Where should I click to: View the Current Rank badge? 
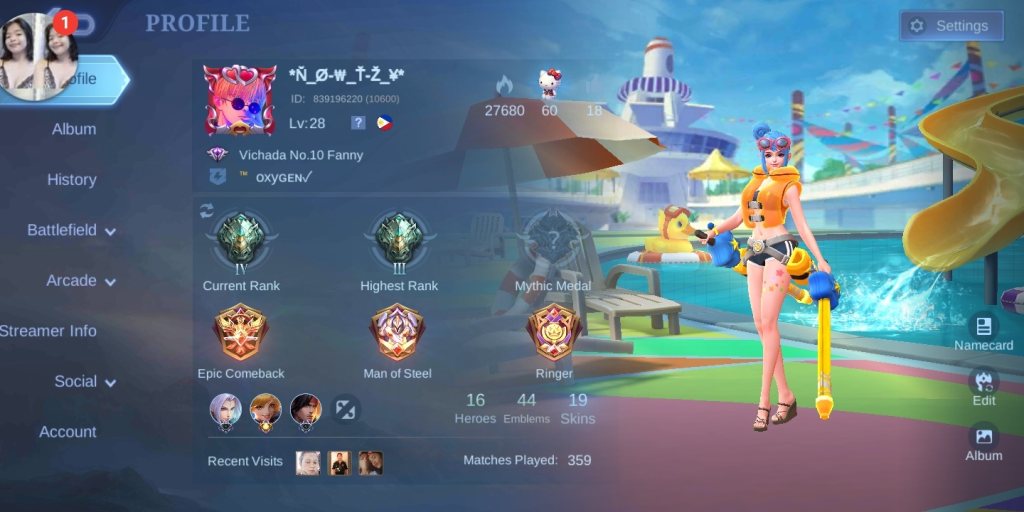point(241,242)
